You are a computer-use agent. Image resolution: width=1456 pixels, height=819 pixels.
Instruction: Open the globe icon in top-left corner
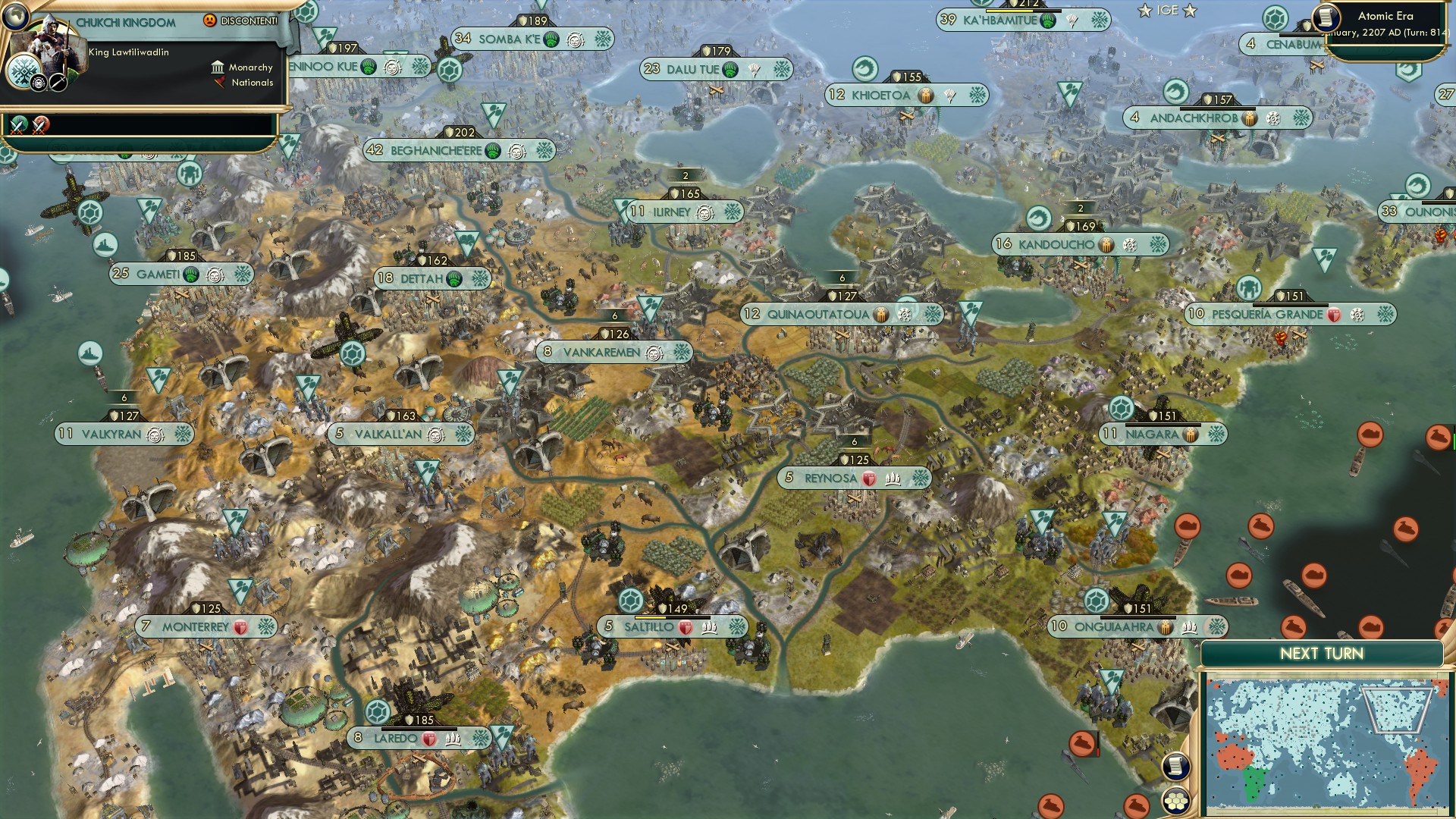click(15, 14)
